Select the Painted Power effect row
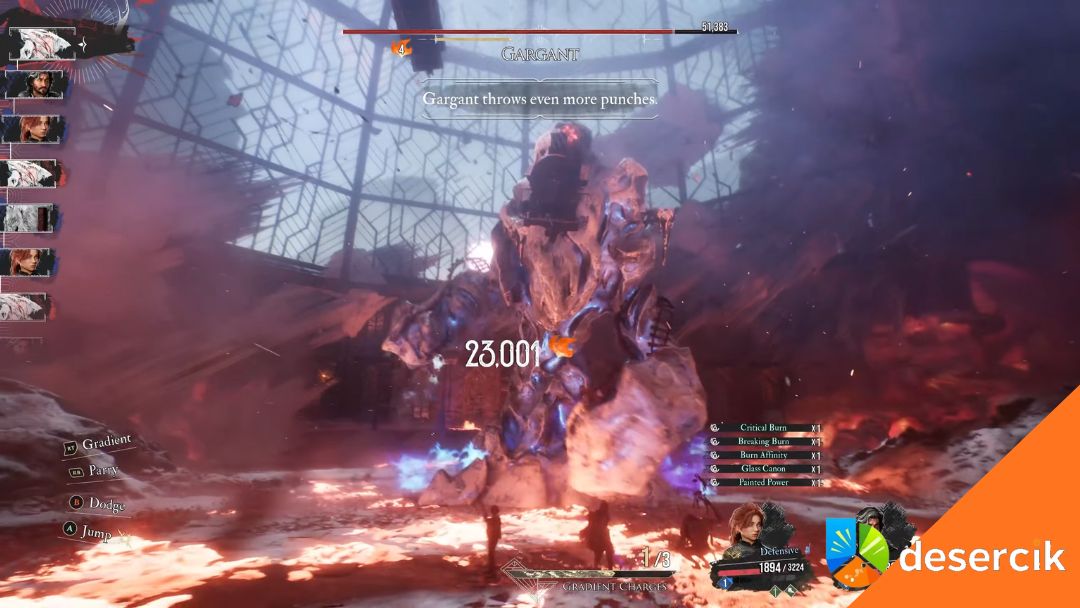The width and height of the screenshot is (1080, 608). 763,482
